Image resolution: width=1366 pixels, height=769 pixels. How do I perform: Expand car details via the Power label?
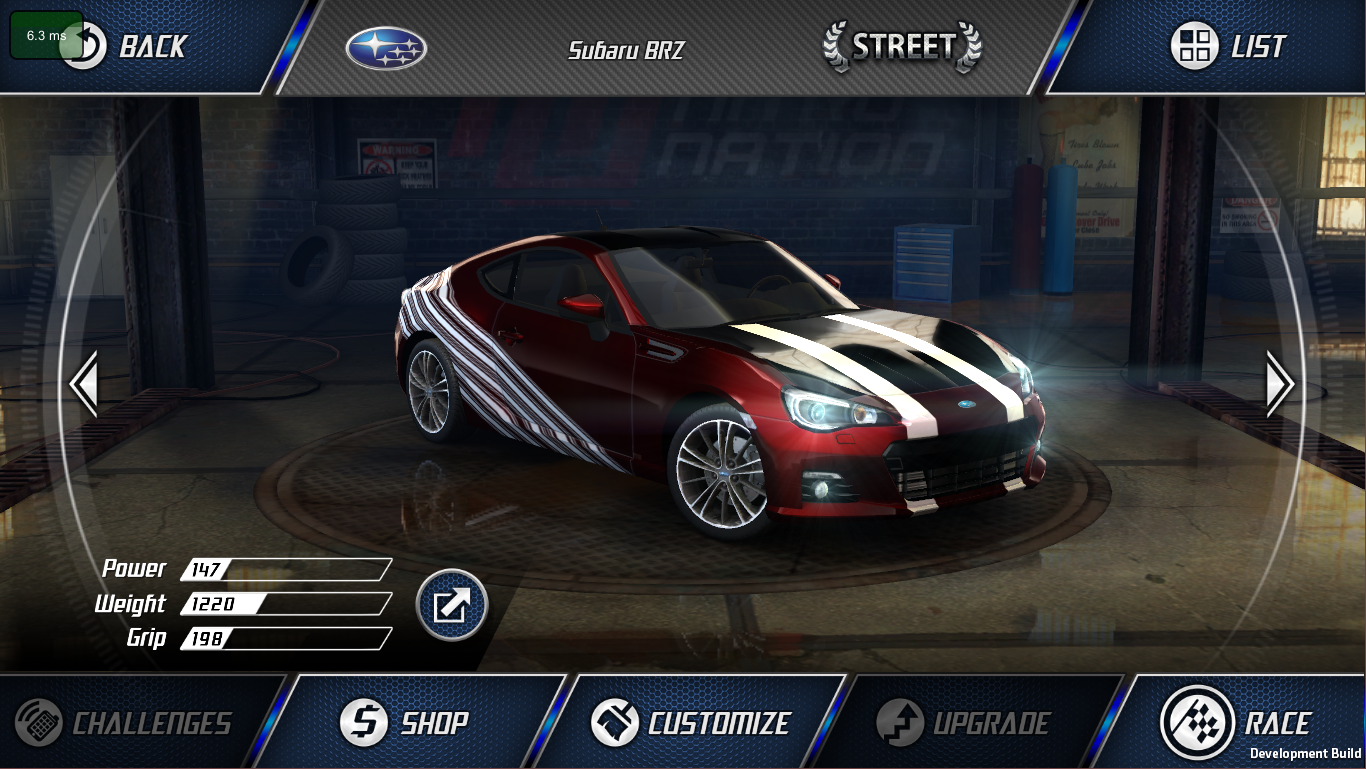[x=135, y=569]
